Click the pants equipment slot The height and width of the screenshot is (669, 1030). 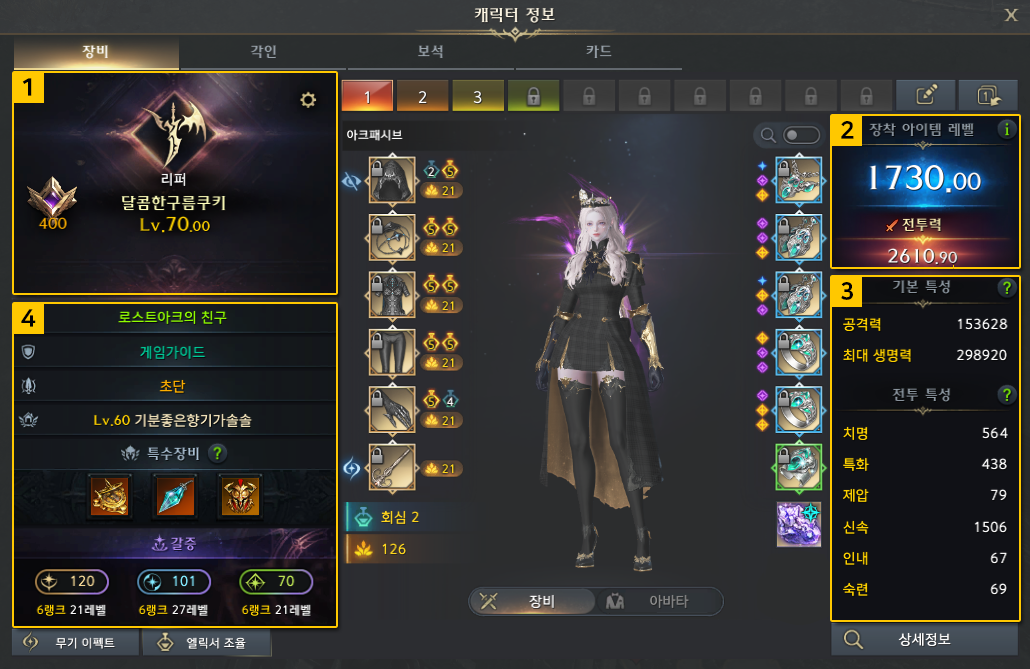(x=392, y=352)
